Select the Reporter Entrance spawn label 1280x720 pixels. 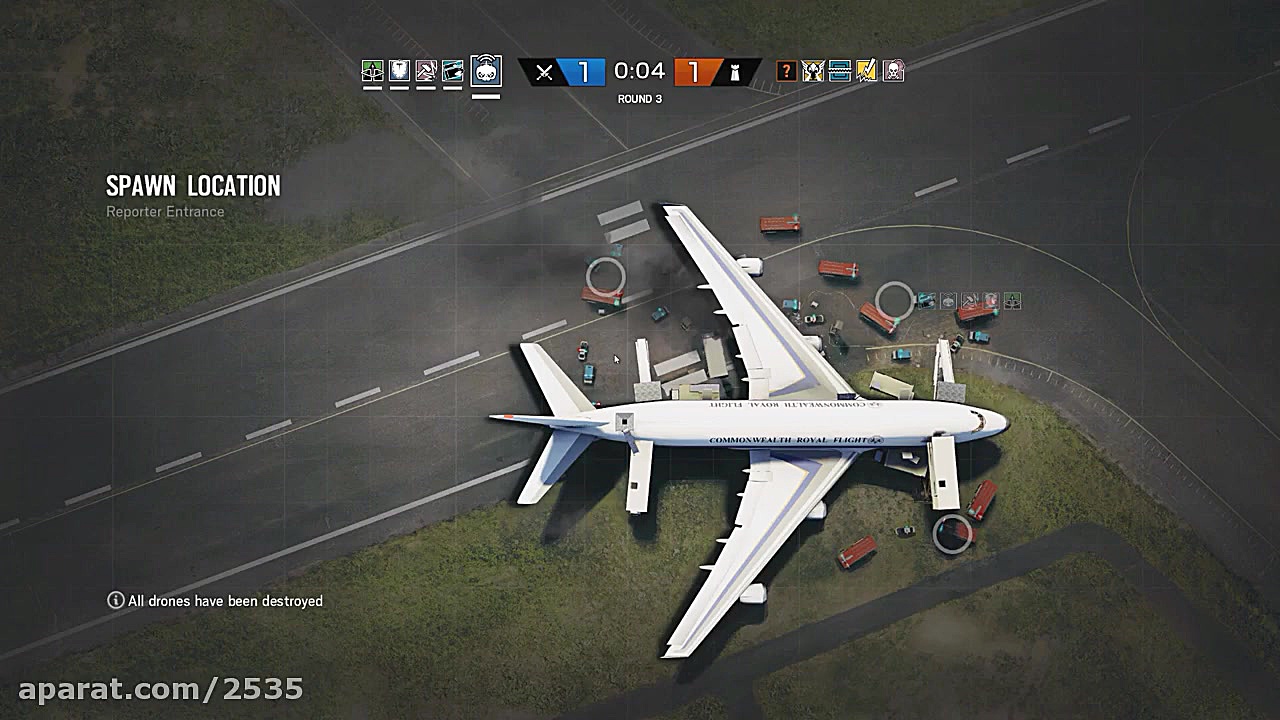pos(165,212)
